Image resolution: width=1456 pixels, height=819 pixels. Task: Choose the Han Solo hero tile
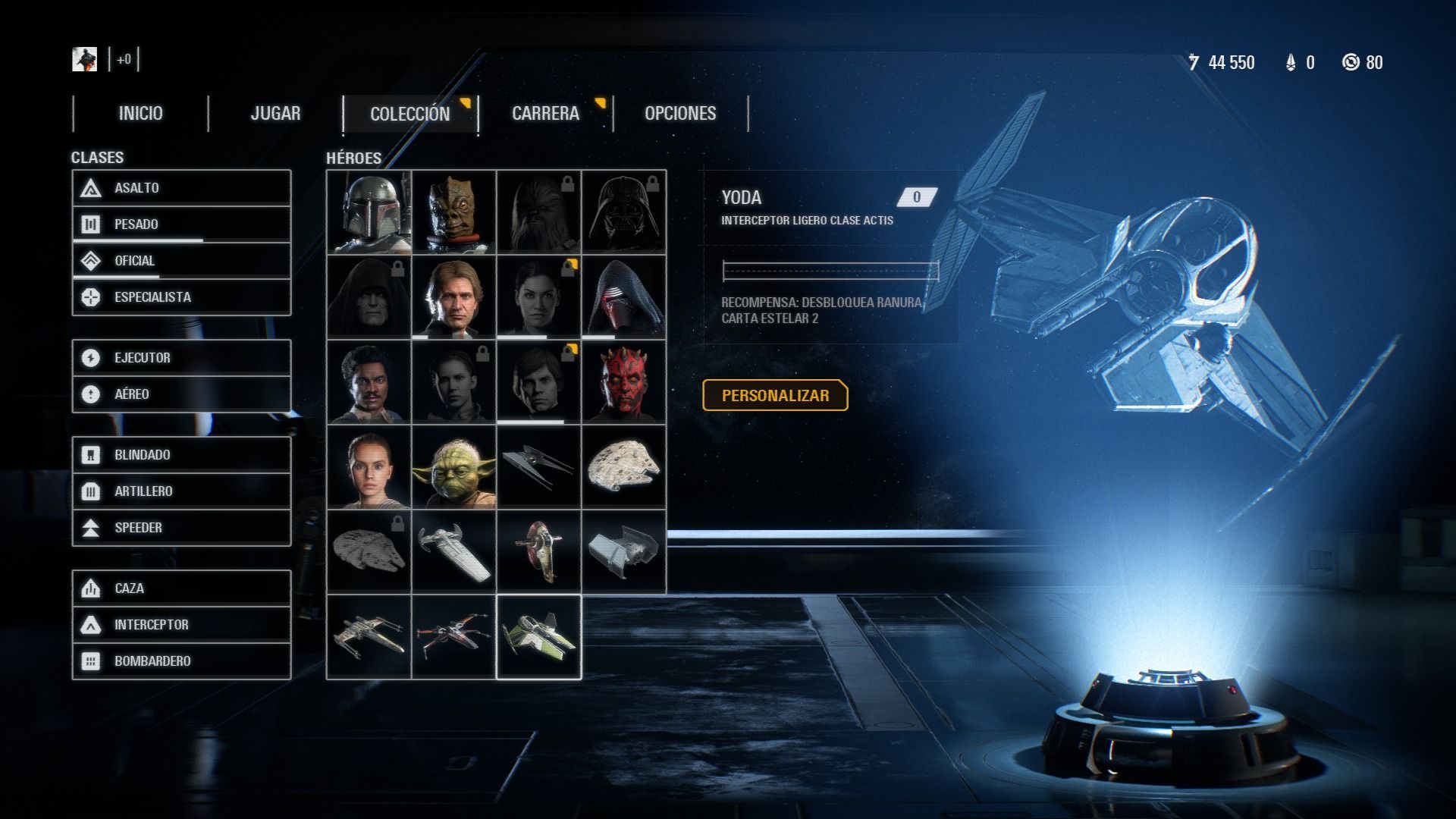pyautogui.click(x=454, y=297)
